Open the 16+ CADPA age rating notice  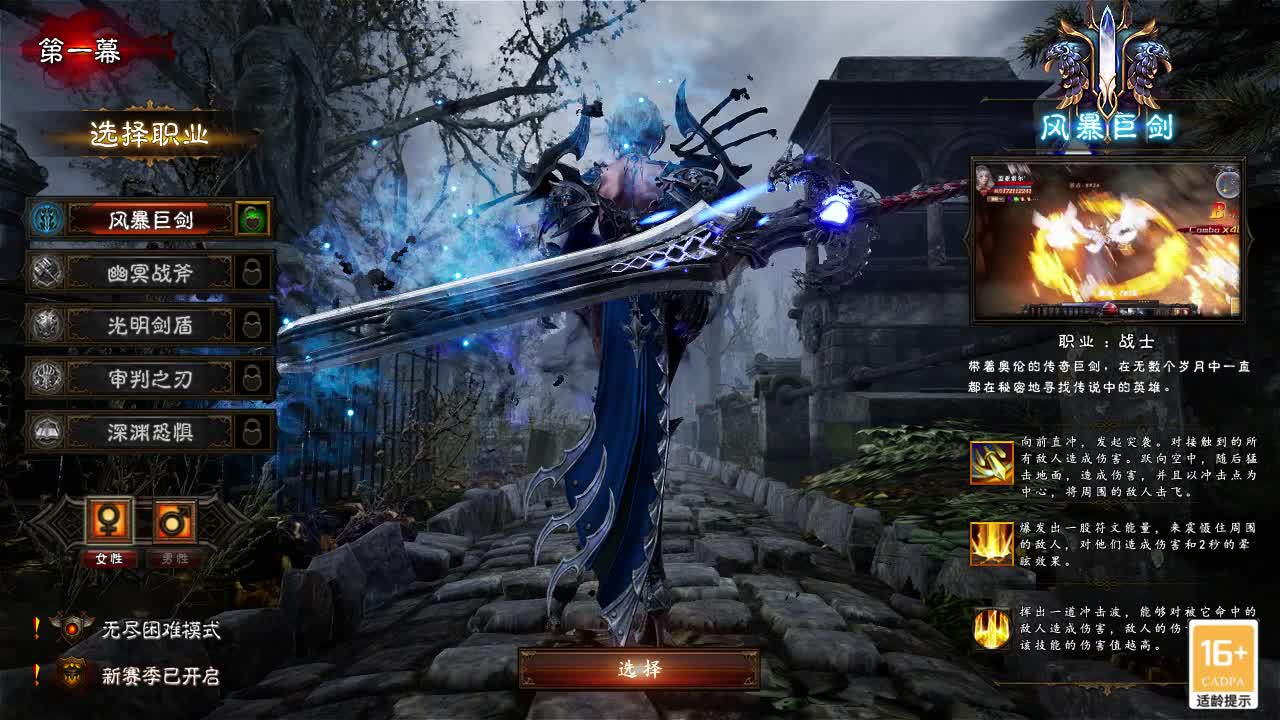(1224, 665)
